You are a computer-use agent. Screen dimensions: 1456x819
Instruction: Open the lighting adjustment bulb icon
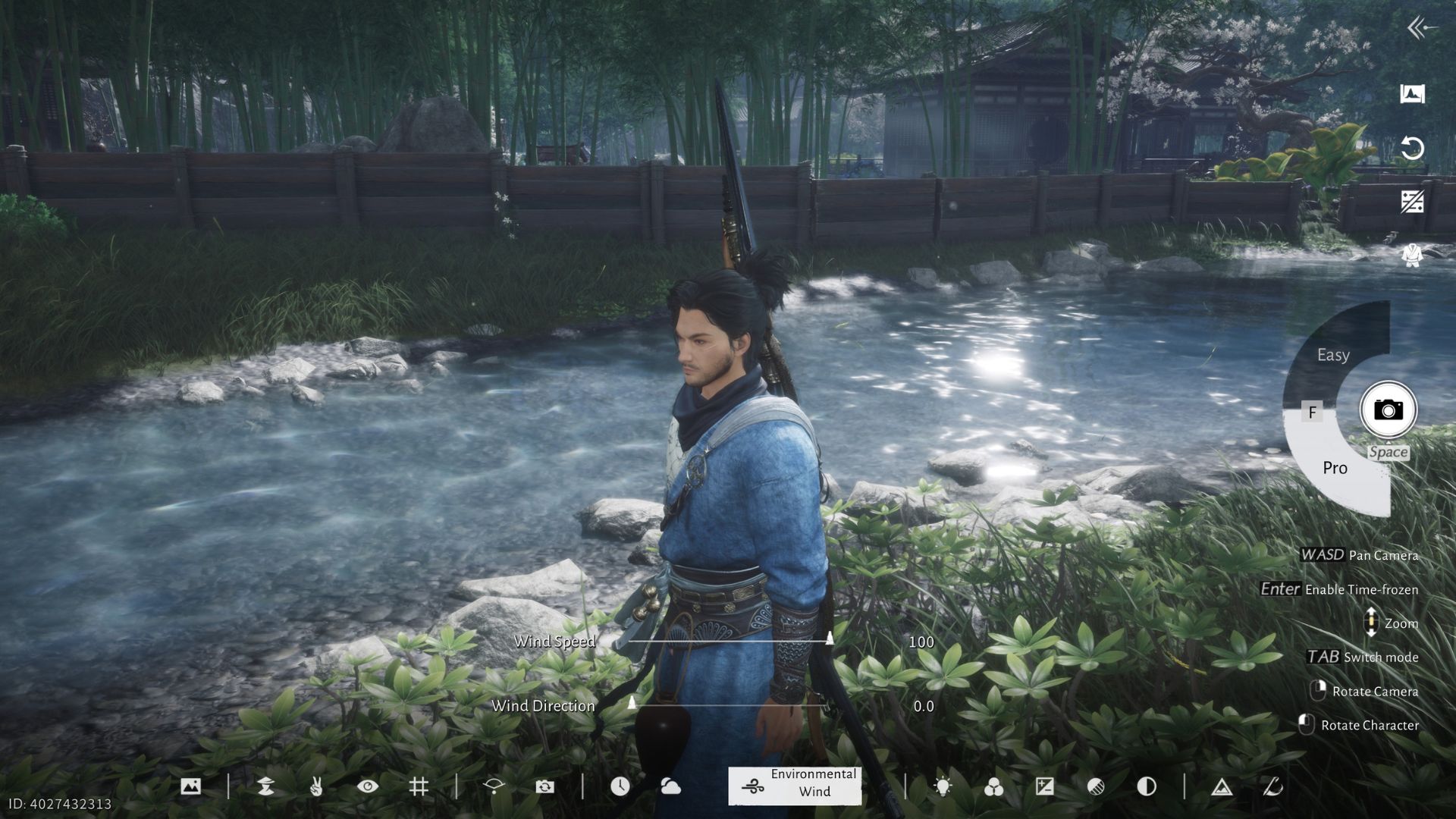(x=943, y=786)
